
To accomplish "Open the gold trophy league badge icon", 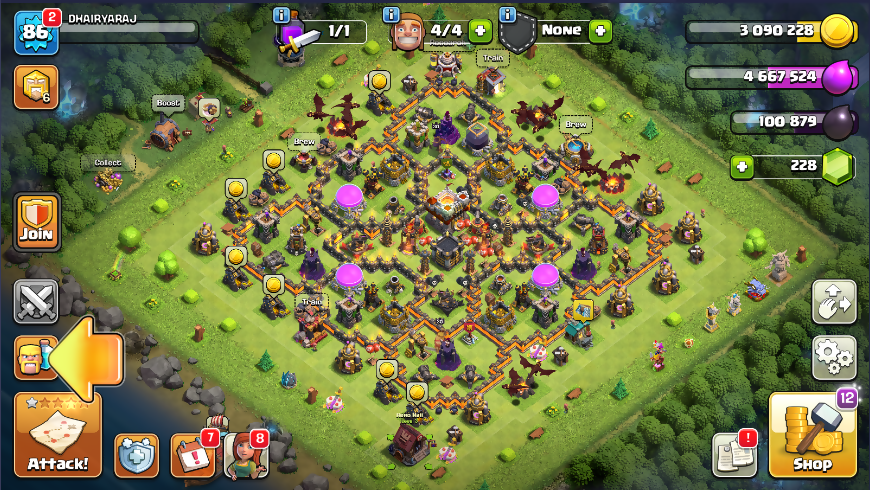I will (x=36, y=87).
